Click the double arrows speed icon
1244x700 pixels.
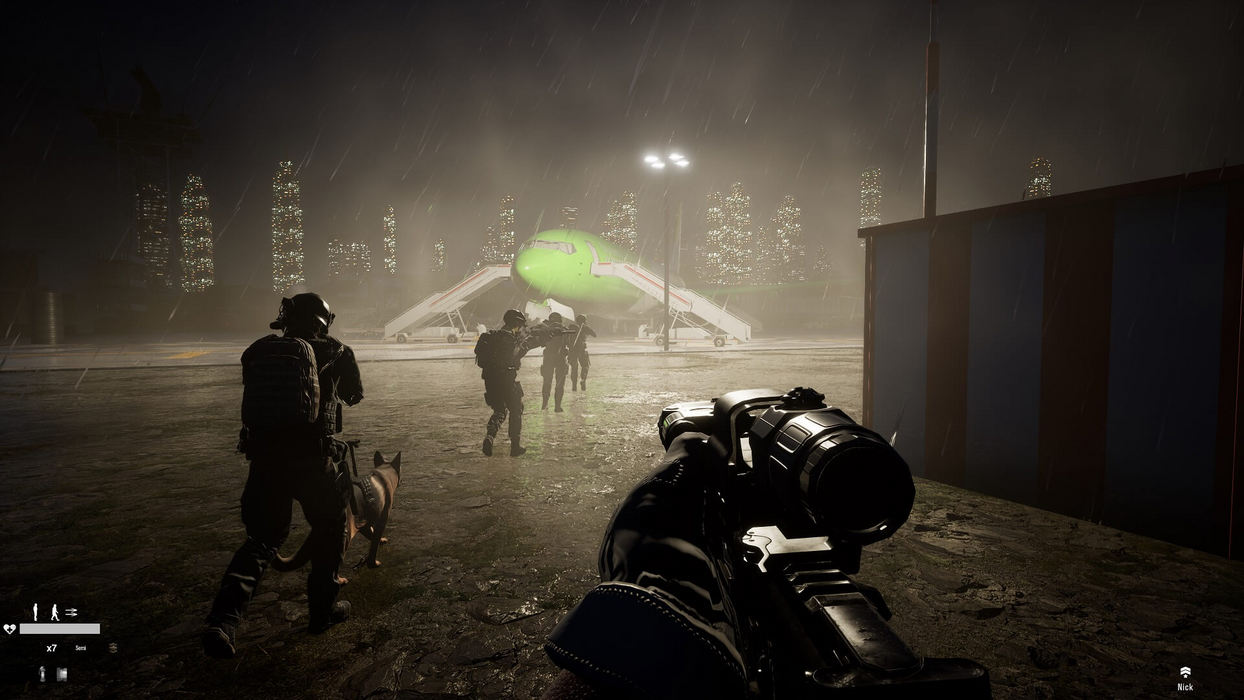click(71, 611)
